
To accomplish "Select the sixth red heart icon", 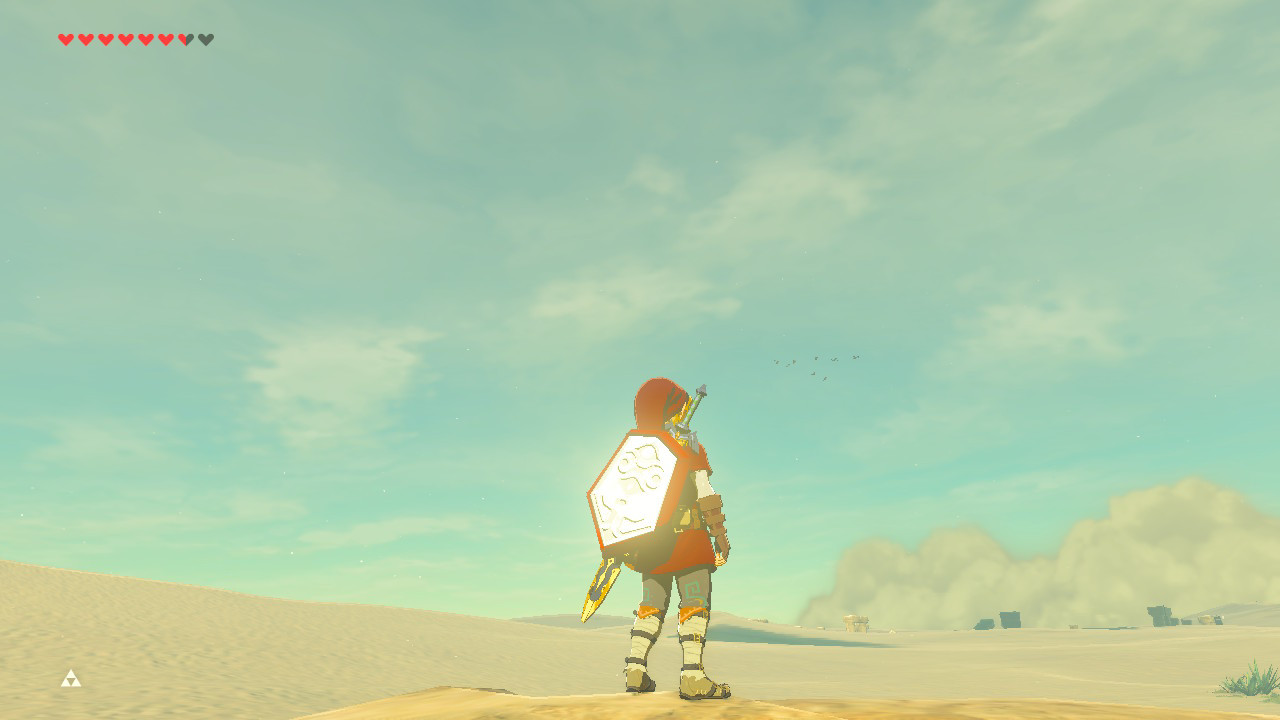I will click(166, 39).
